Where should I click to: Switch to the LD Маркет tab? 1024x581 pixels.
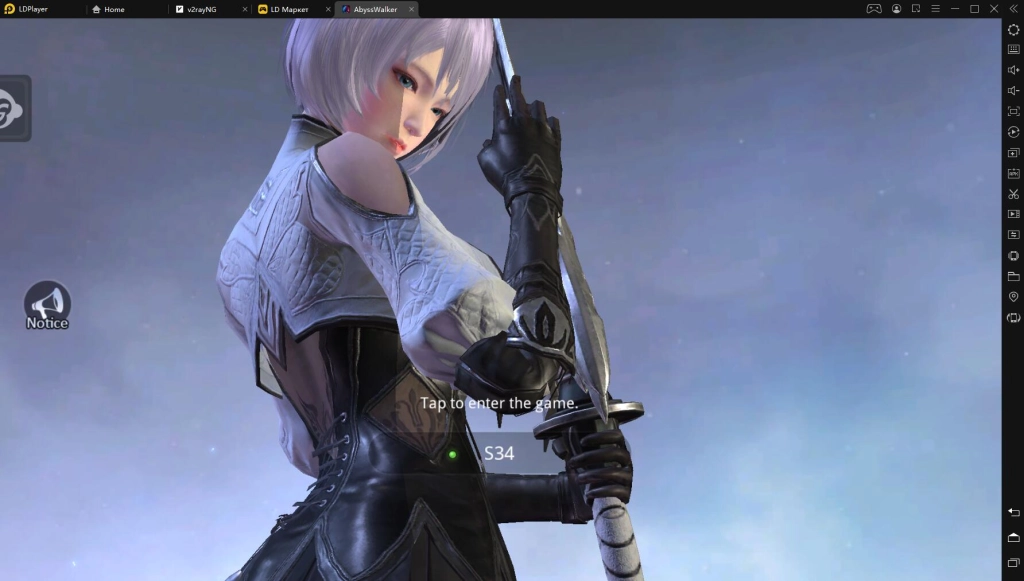click(x=288, y=9)
